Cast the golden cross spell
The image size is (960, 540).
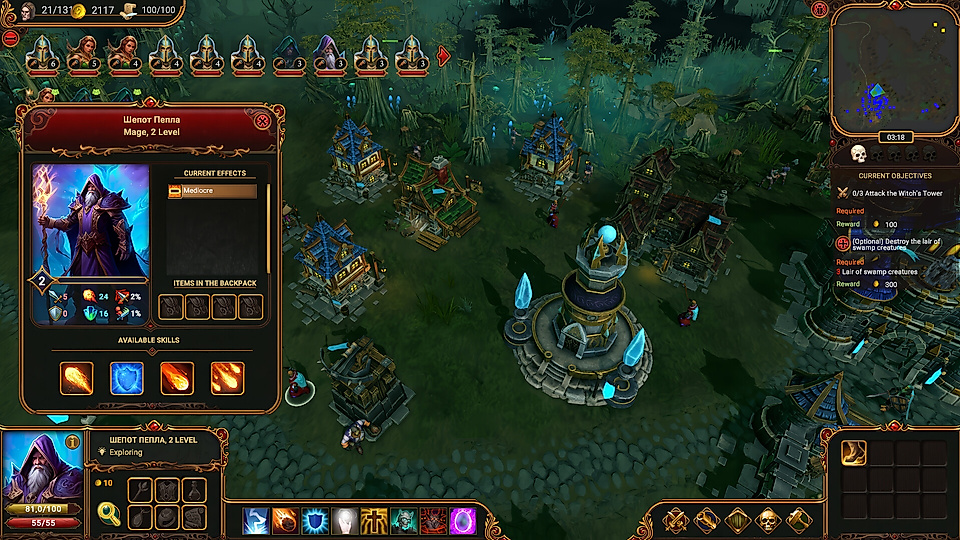tap(374, 521)
